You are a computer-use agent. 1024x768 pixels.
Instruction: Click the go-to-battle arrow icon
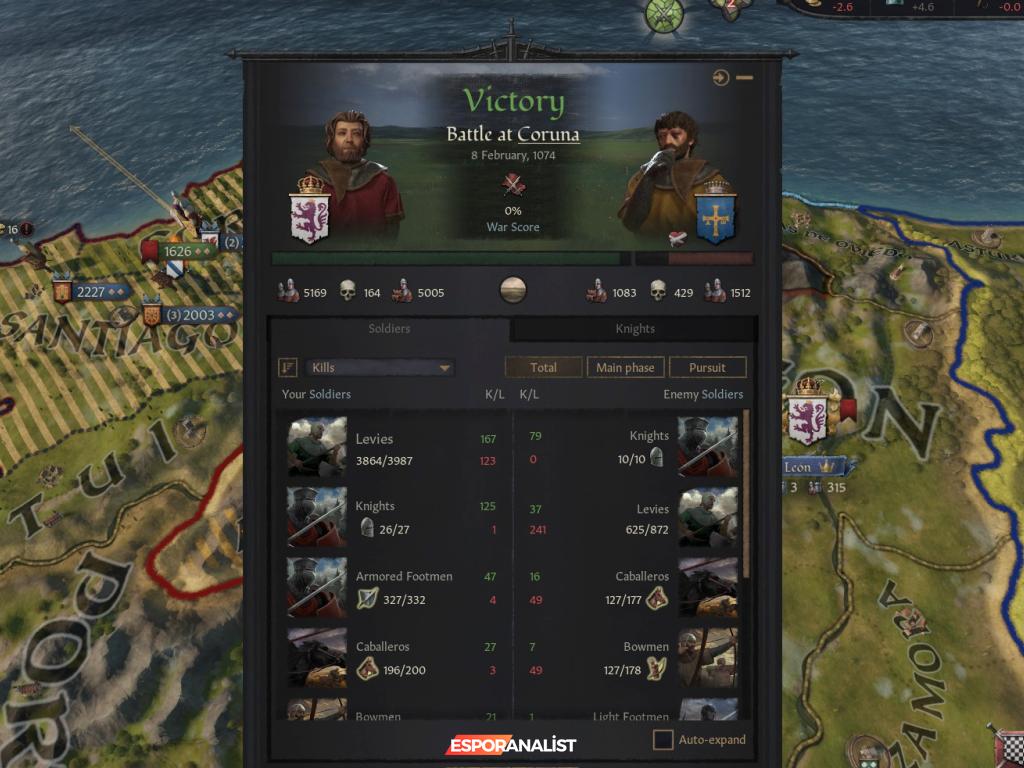click(721, 78)
